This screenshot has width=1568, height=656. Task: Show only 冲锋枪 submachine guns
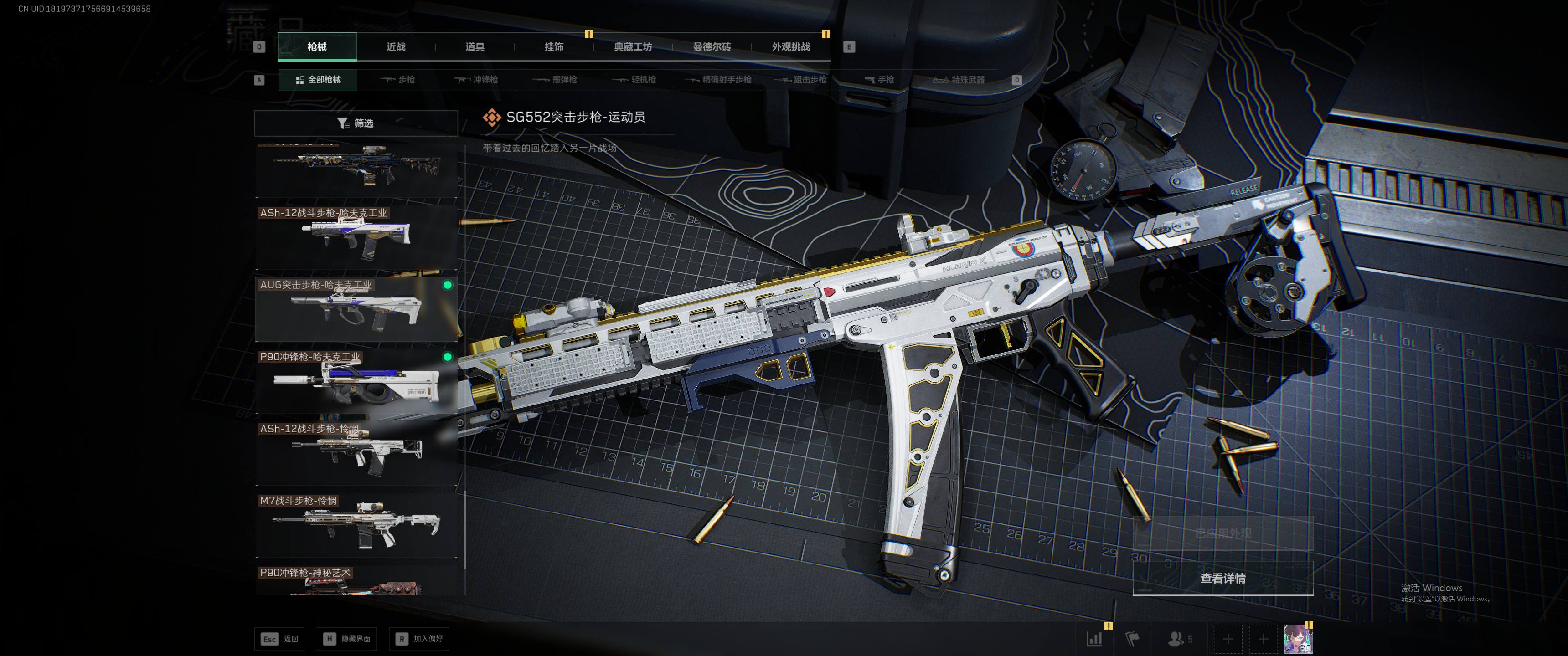pyautogui.click(x=477, y=80)
